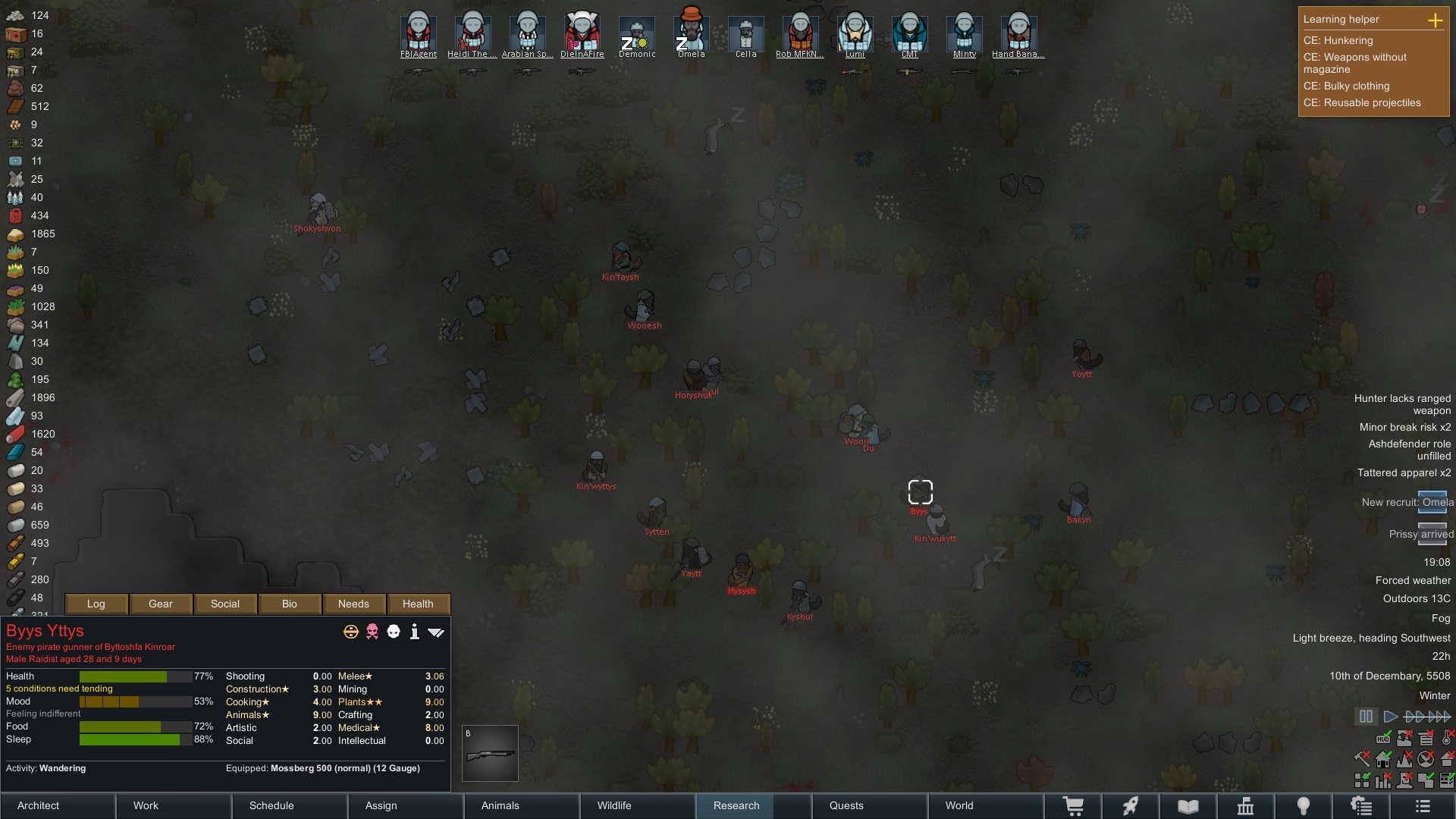Expand the Learning helper panel
This screenshot has width=1456, height=819.
1435,20
